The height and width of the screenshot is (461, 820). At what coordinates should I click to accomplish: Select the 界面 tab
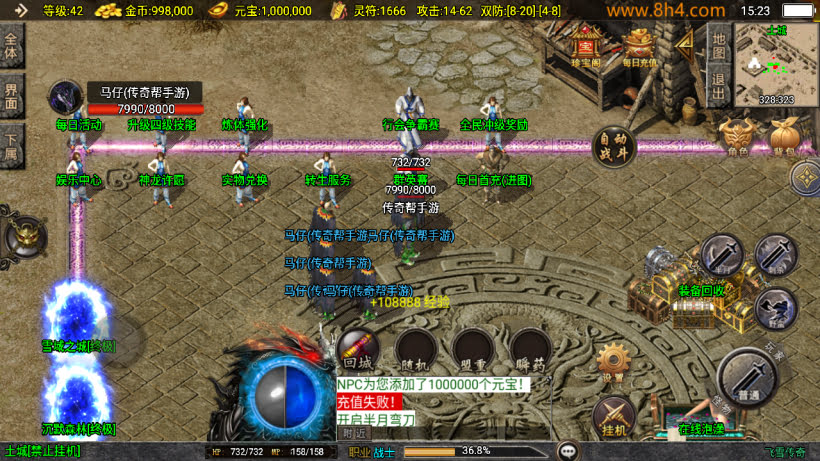click(12, 97)
